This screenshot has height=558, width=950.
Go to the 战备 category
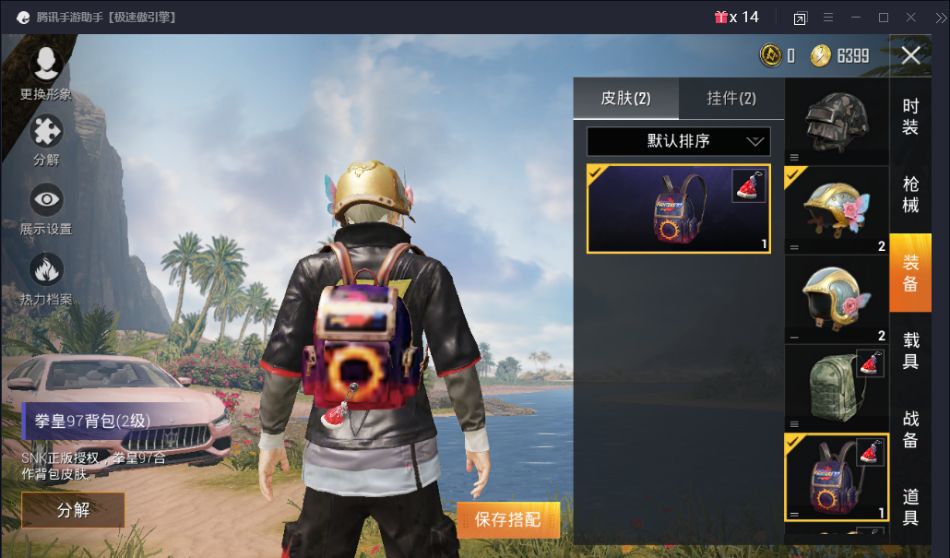(910, 428)
